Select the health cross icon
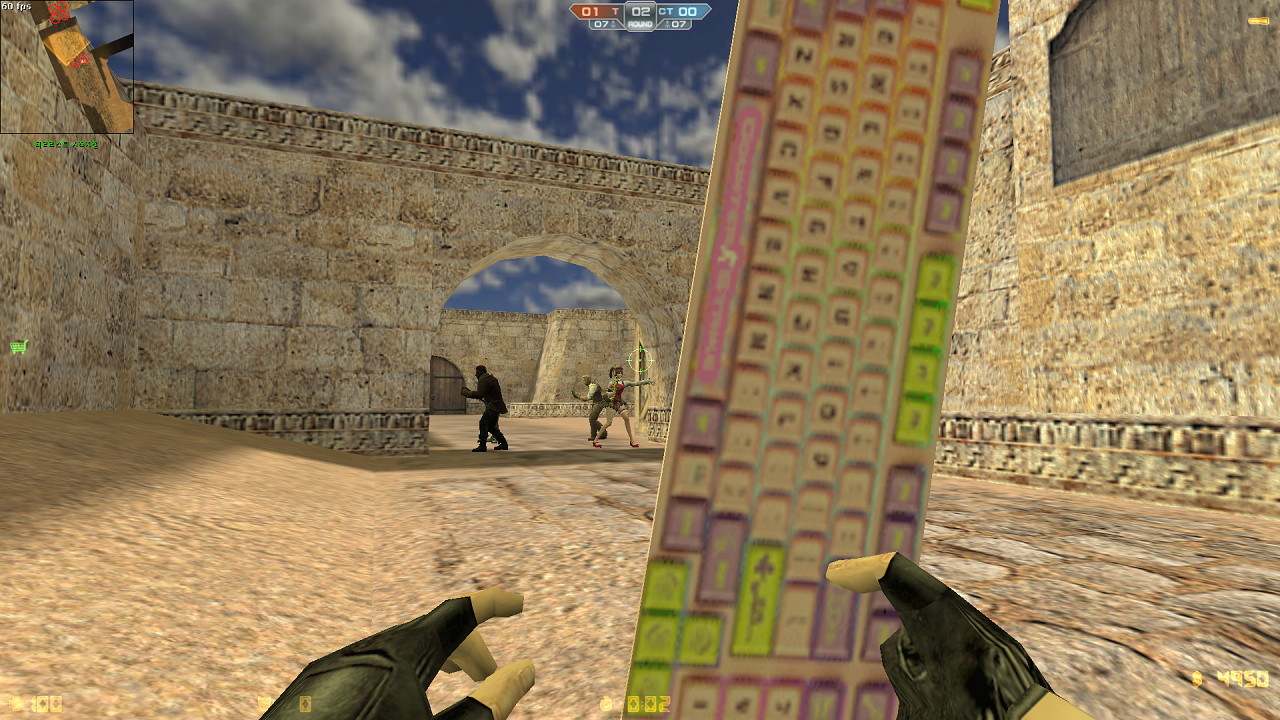Image resolution: width=1280 pixels, height=720 pixels. coord(17,702)
